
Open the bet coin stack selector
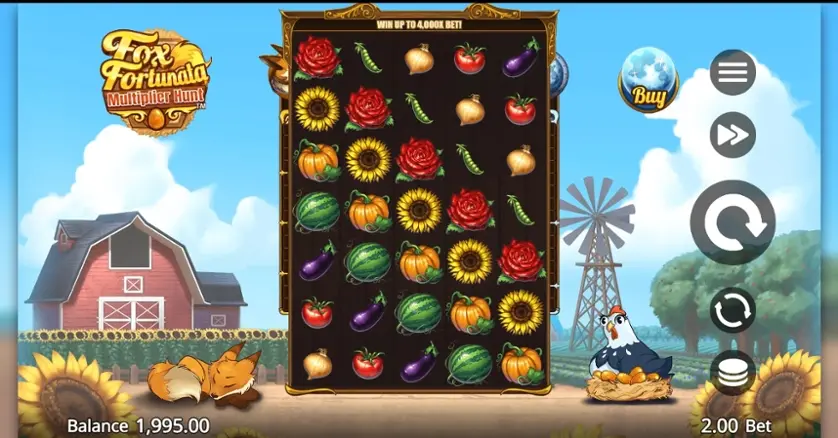[732, 372]
